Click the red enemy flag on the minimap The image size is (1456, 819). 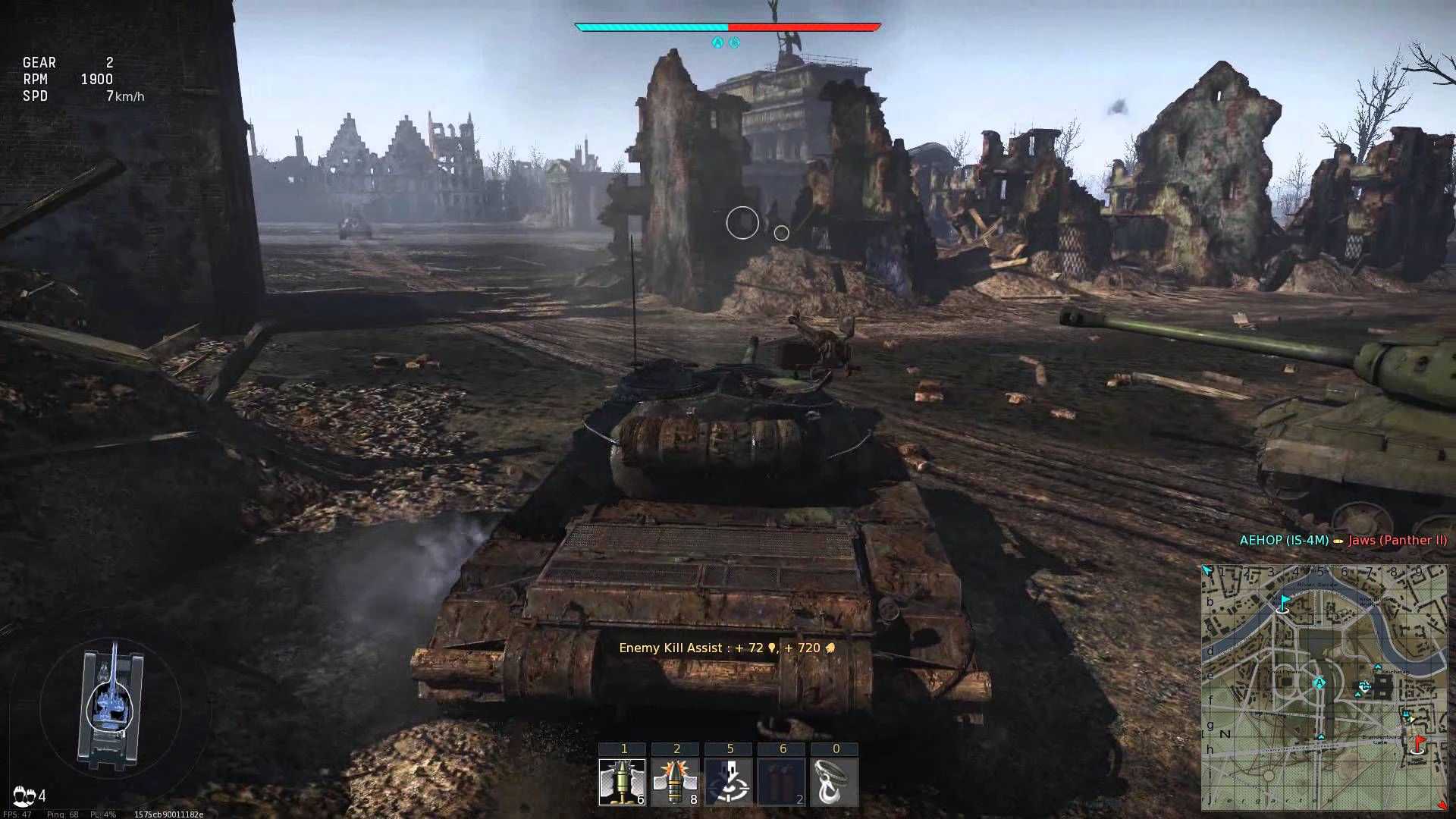click(x=1418, y=742)
